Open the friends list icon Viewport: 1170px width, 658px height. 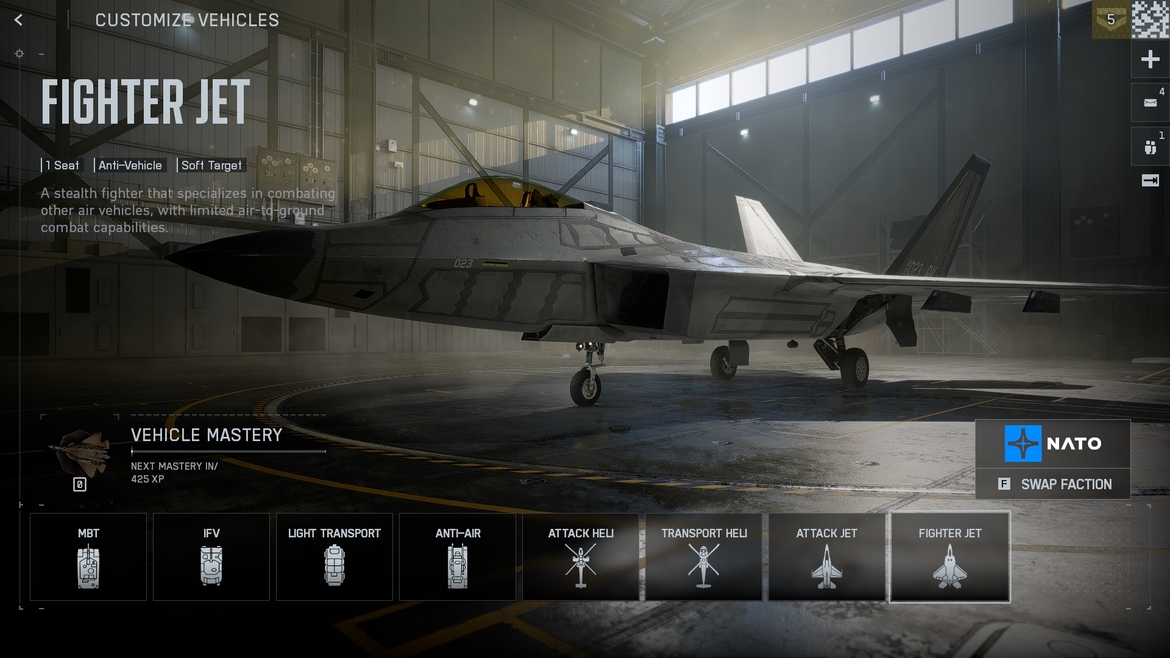tap(1150, 147)
